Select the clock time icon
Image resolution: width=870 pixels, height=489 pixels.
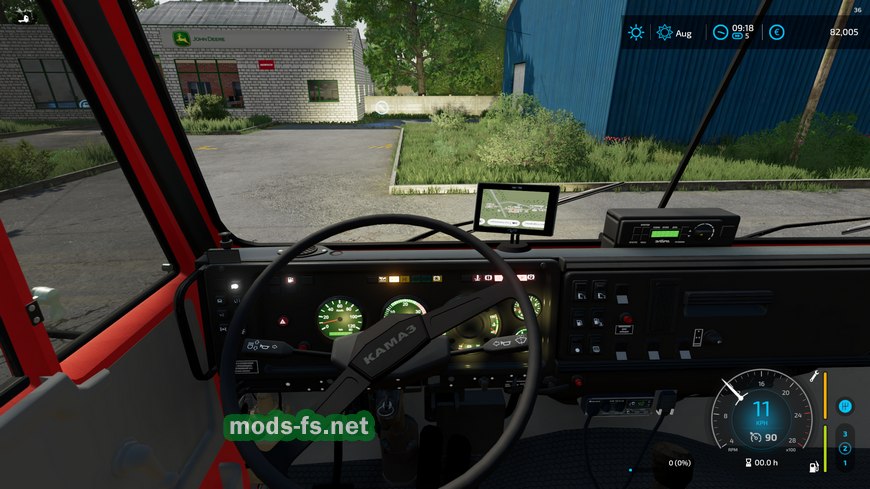tap(720, 32)
